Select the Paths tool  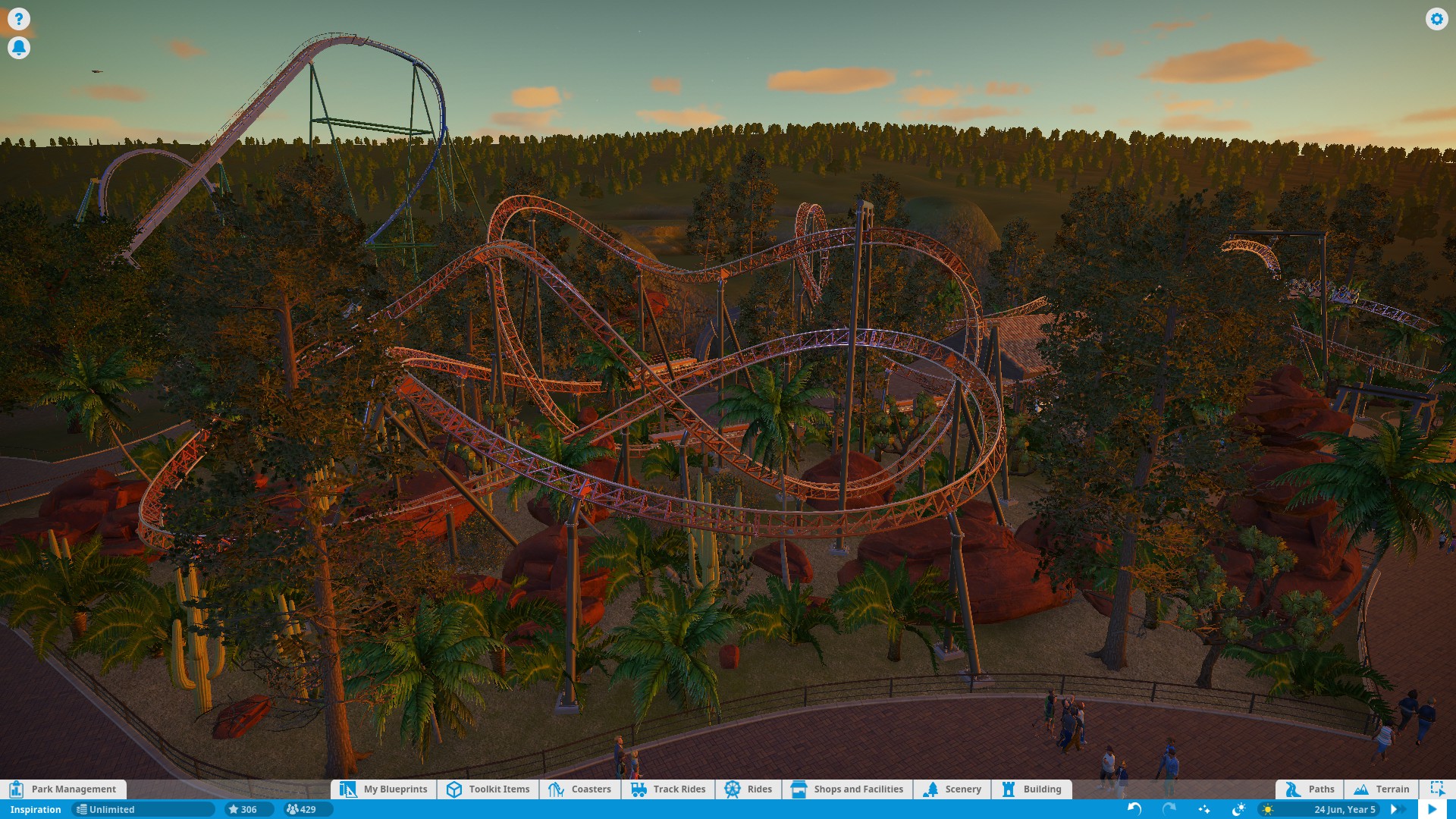(1310, 789)
